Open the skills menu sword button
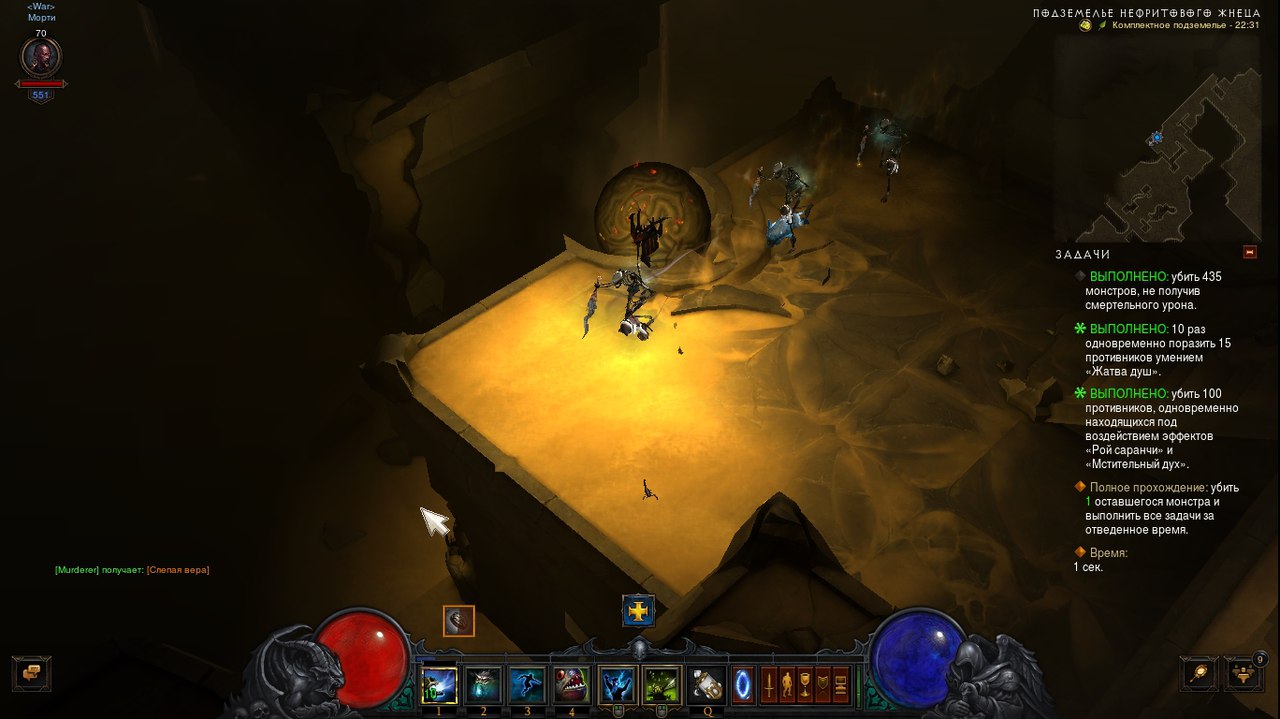 coord(768,685)
